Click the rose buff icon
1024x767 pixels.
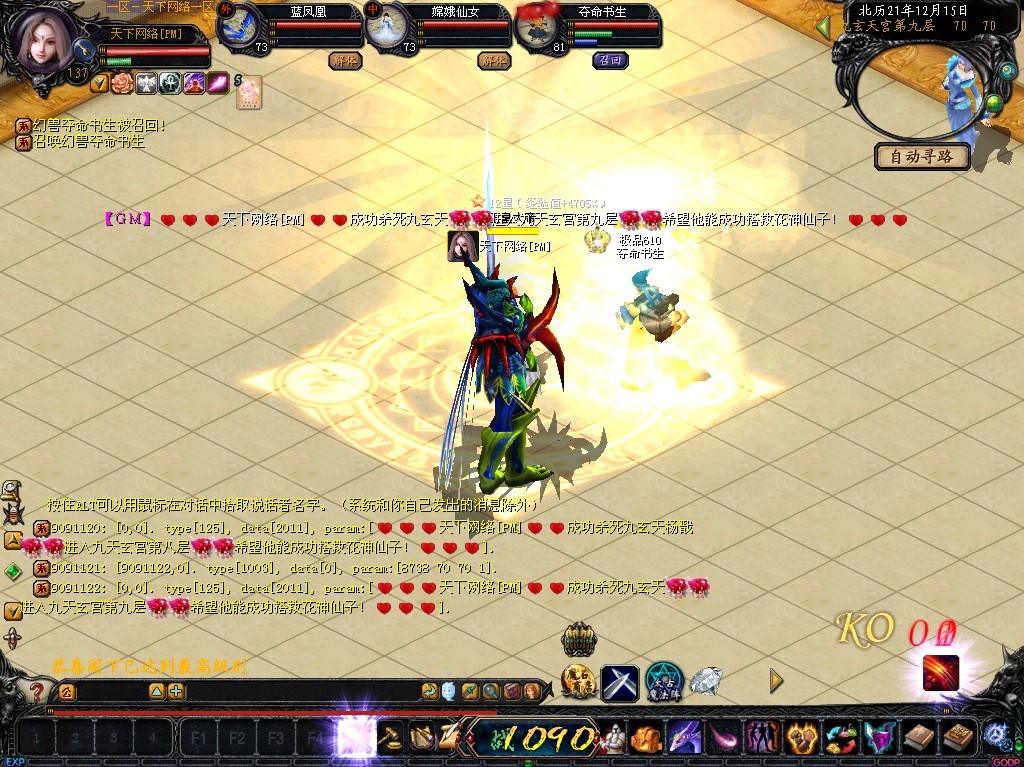click(122, 84)
